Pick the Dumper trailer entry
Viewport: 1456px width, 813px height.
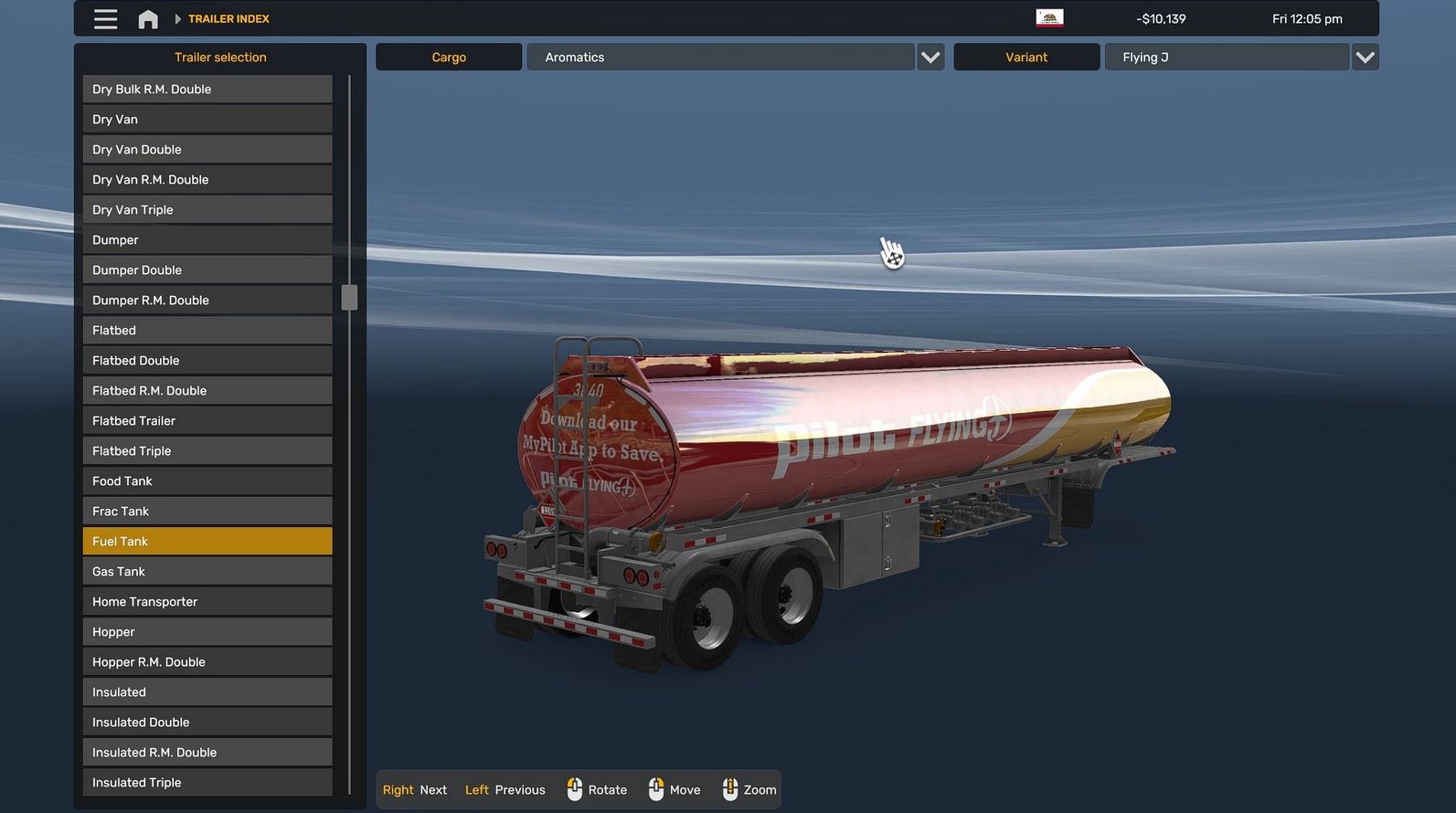(x=207, y=240)
